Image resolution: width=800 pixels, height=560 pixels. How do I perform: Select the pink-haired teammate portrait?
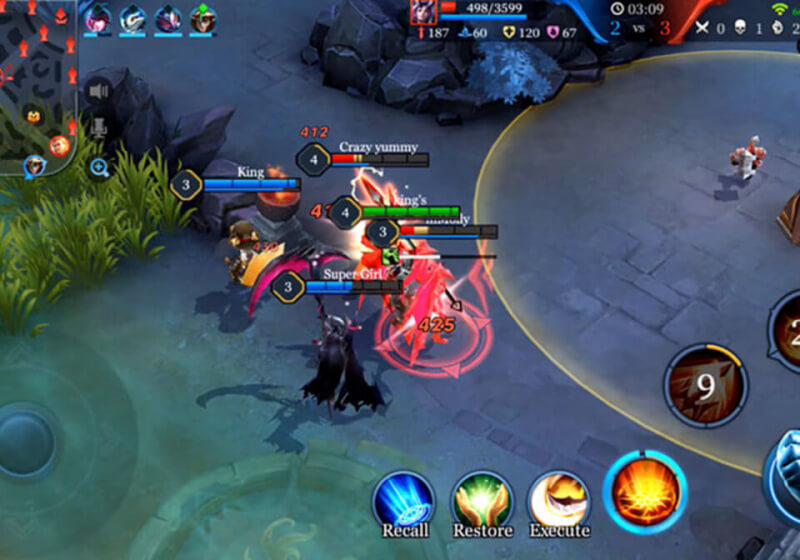click(x=98, y=18)
